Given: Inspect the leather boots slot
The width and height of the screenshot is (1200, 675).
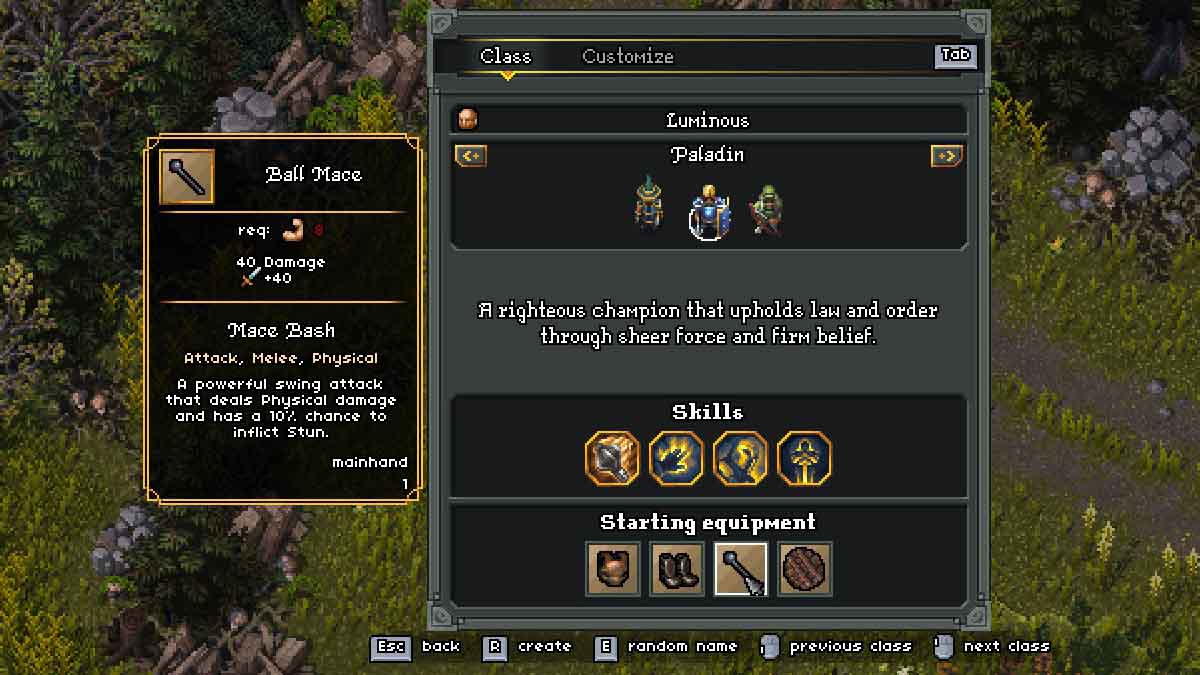Looking at the screenshot, I should pos(676,569).
